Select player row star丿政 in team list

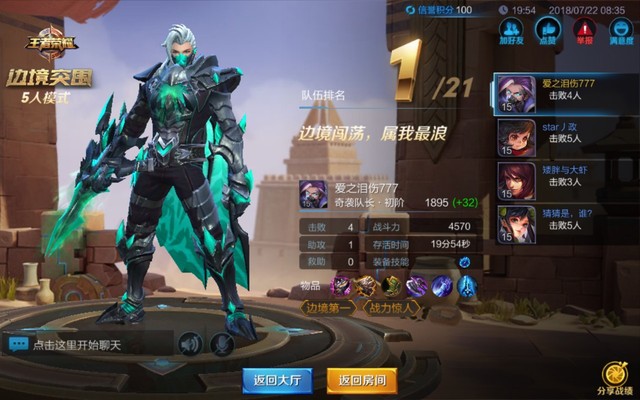tap(564, 137)
